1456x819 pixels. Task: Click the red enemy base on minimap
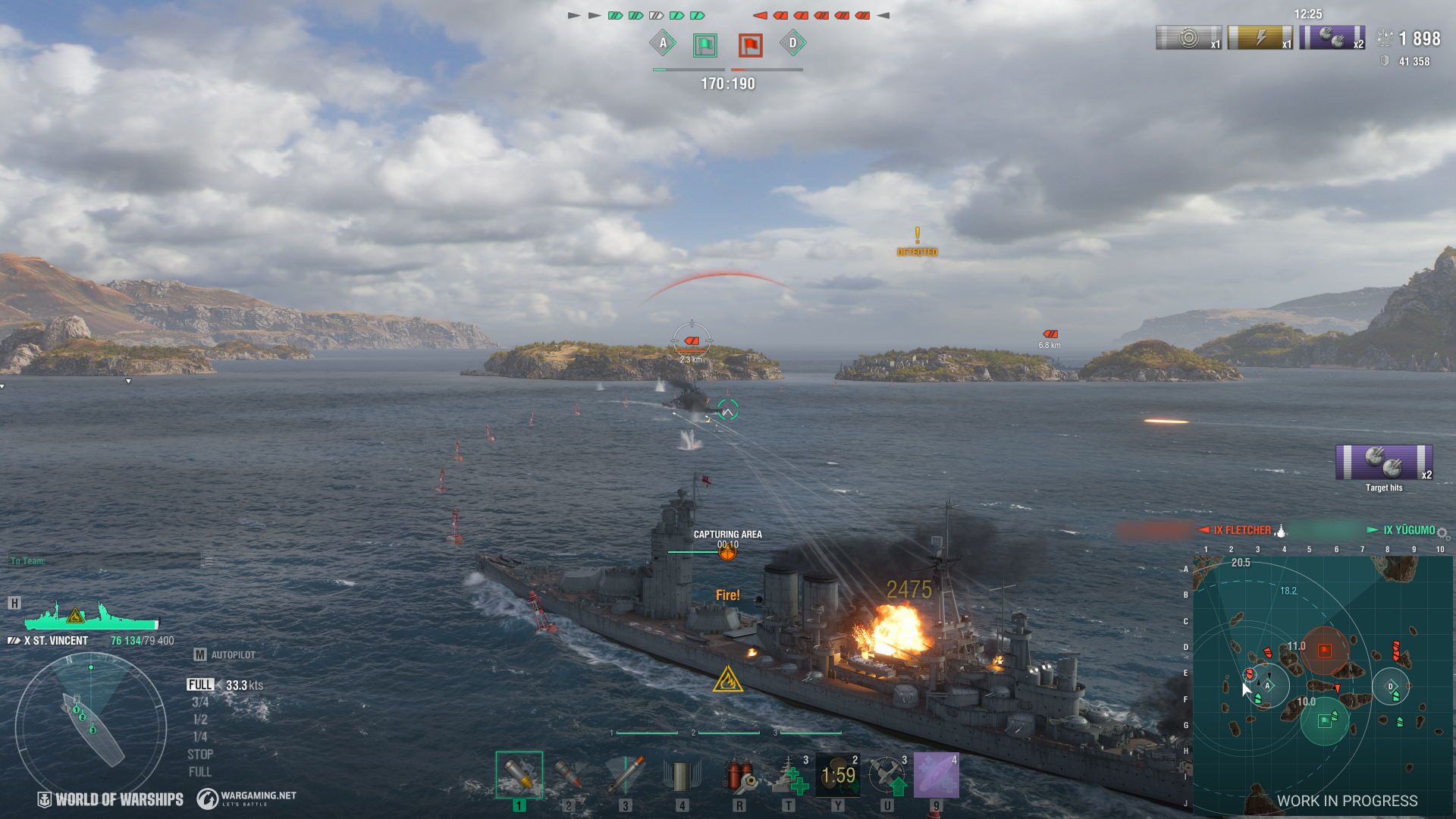(1324, 650)
